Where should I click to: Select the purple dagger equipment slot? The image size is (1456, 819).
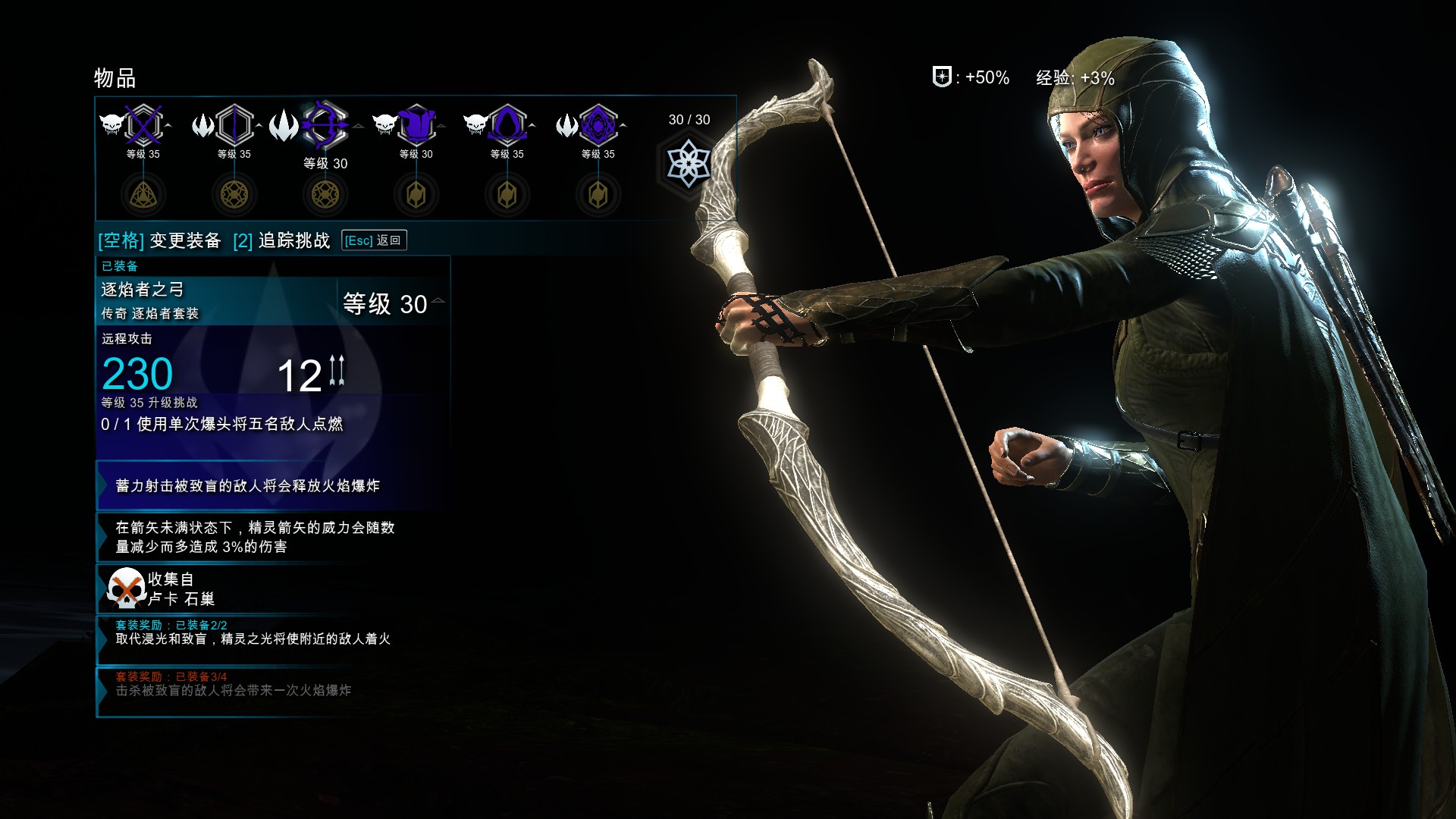[x=234, y=125]
